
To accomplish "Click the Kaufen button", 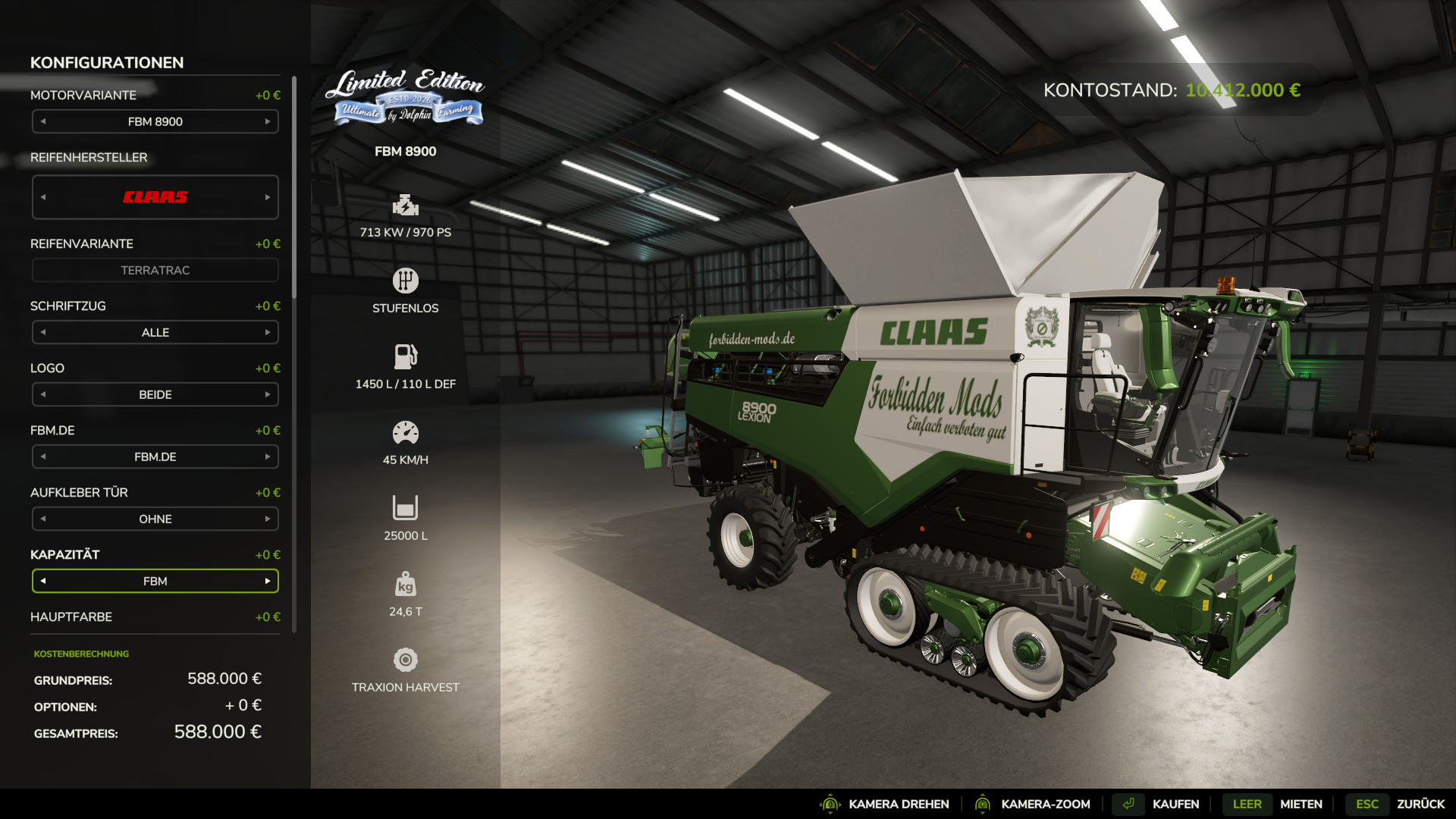I will tap(1175, 804).
